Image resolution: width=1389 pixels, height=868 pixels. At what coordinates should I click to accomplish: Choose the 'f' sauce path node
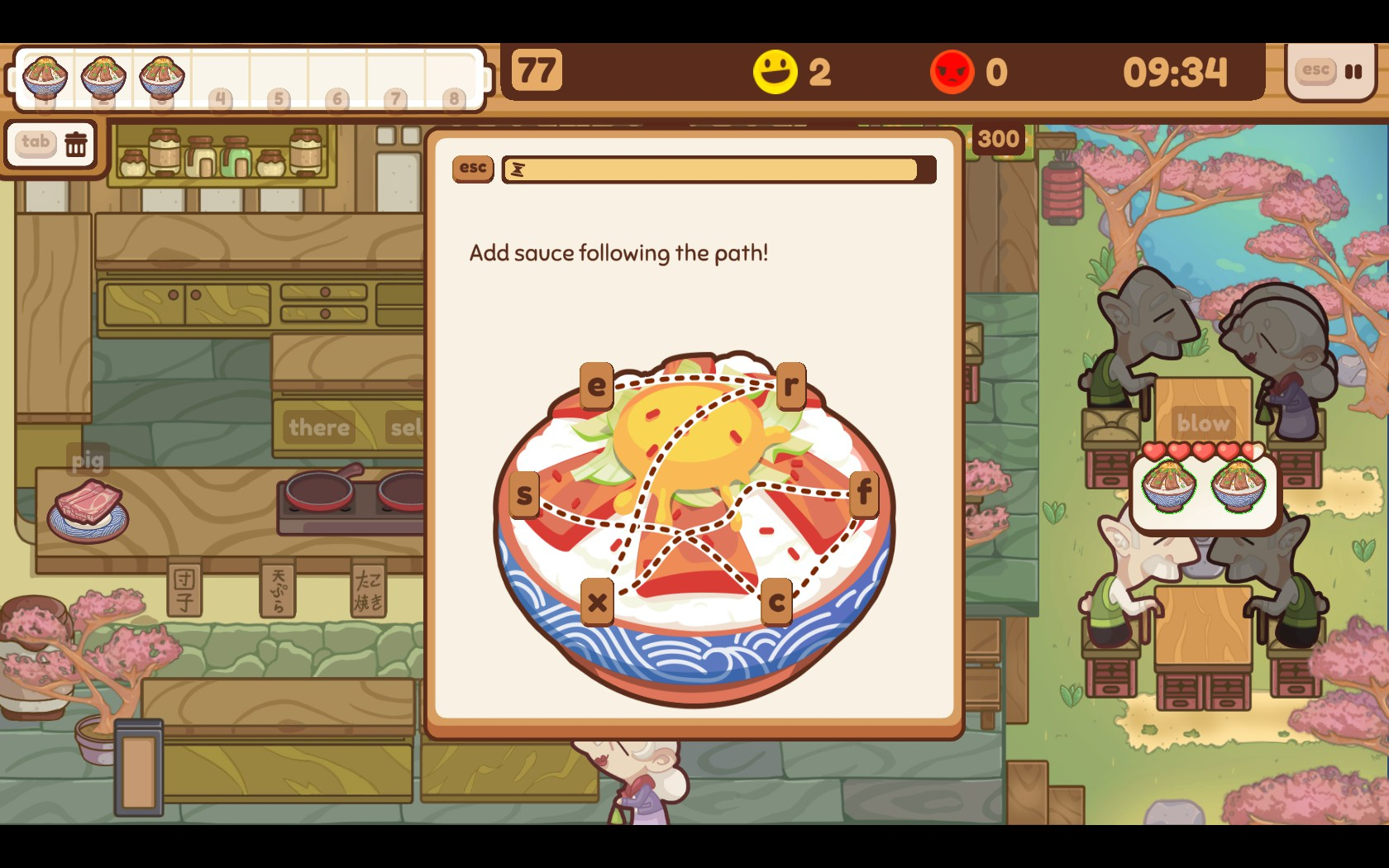point(864,493)
